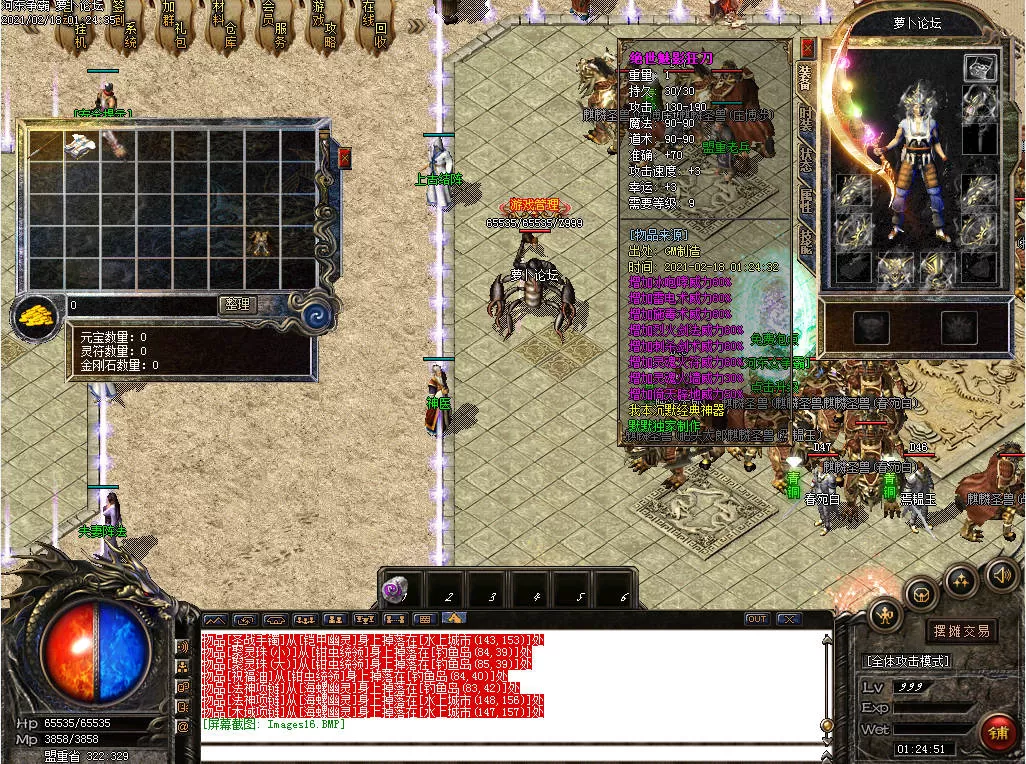This screenshot has width=1026, height=764.
Task: Click the 整理 sort button in bag
Action: [237, 305]
